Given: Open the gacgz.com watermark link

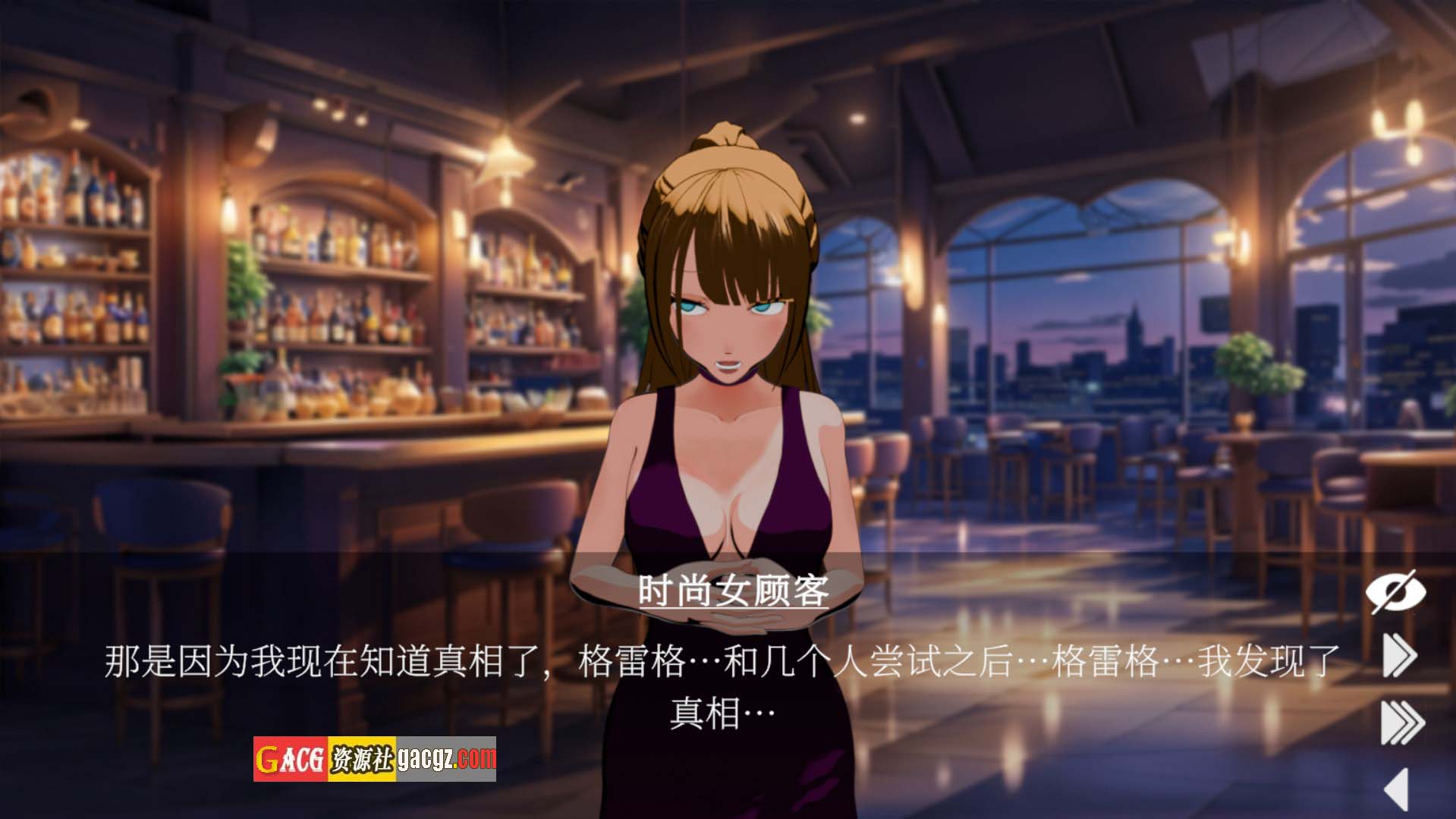Looking at the screenshot, I should pos(375,759).
